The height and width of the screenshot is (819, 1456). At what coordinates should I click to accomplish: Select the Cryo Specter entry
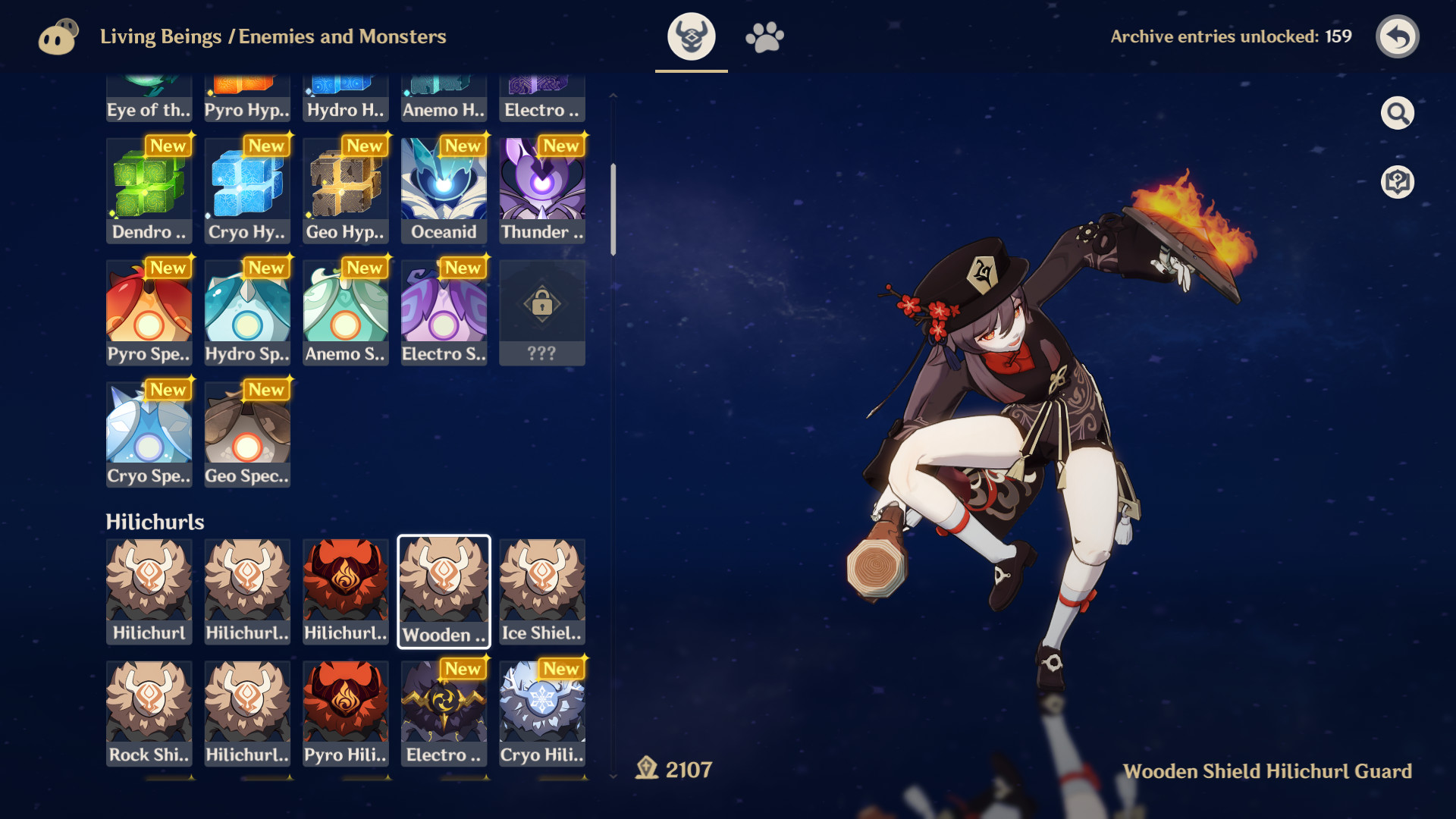point(149,434)
